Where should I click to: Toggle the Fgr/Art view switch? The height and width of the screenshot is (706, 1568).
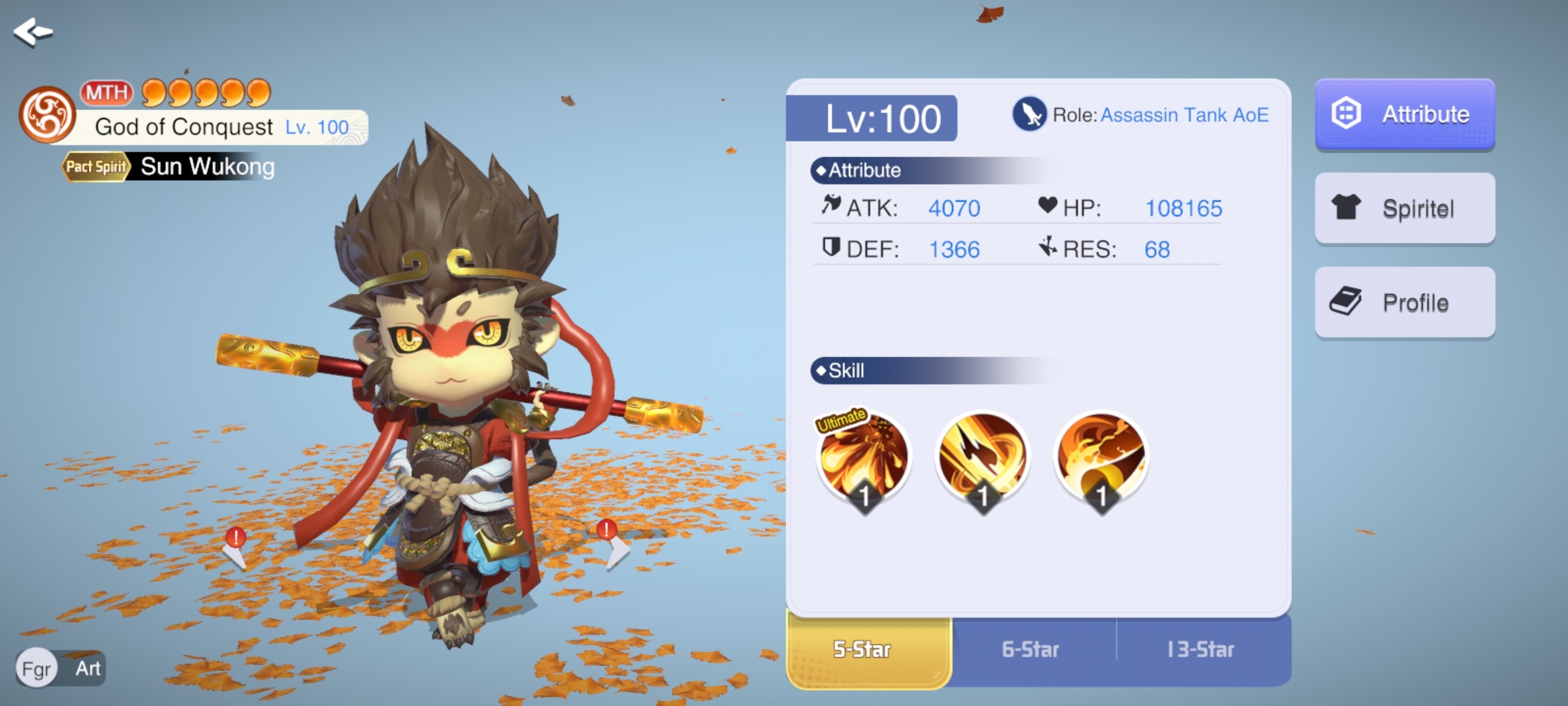60,668
